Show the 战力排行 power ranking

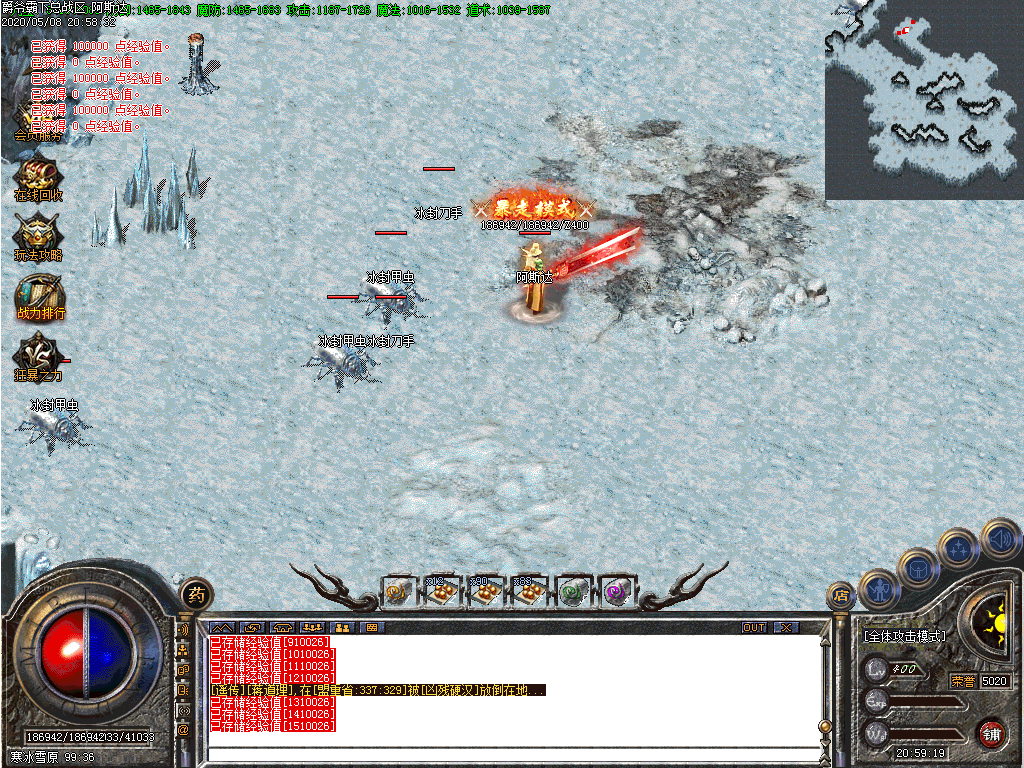click(39, 296)
